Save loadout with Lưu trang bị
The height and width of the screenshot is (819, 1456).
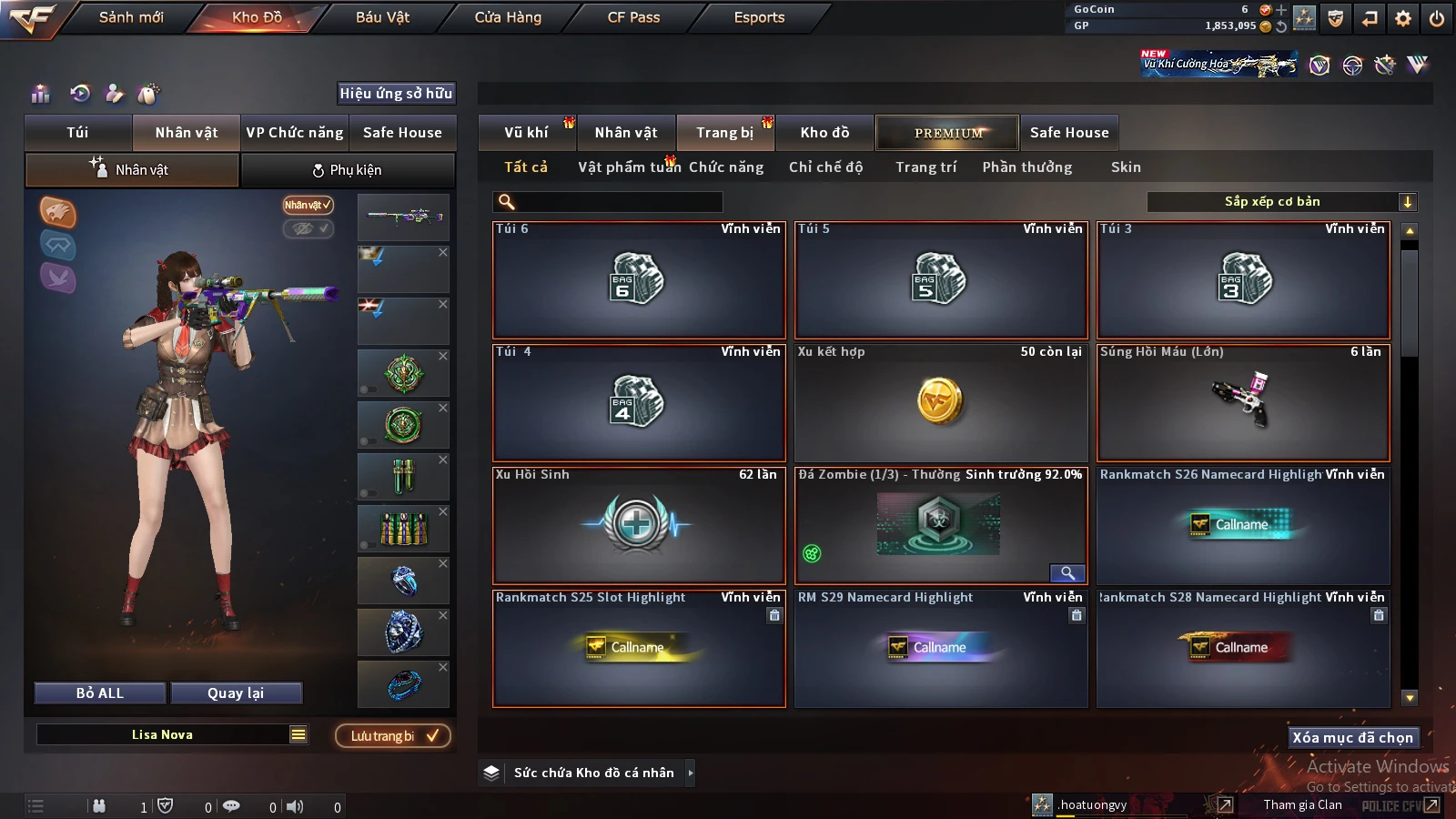tap(393, 736)
